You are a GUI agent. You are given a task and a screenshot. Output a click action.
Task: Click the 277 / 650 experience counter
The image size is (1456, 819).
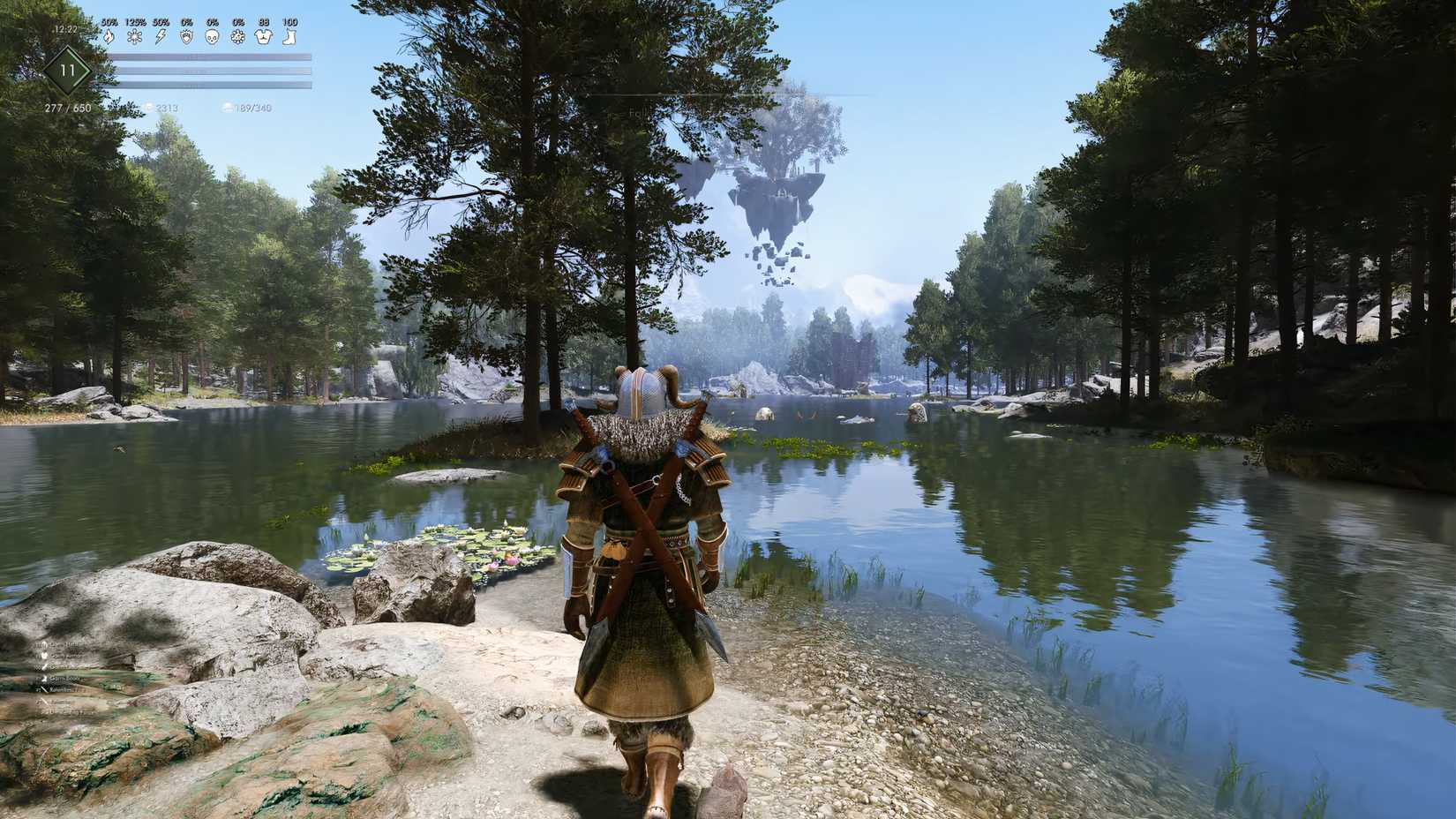coord(68,108)
